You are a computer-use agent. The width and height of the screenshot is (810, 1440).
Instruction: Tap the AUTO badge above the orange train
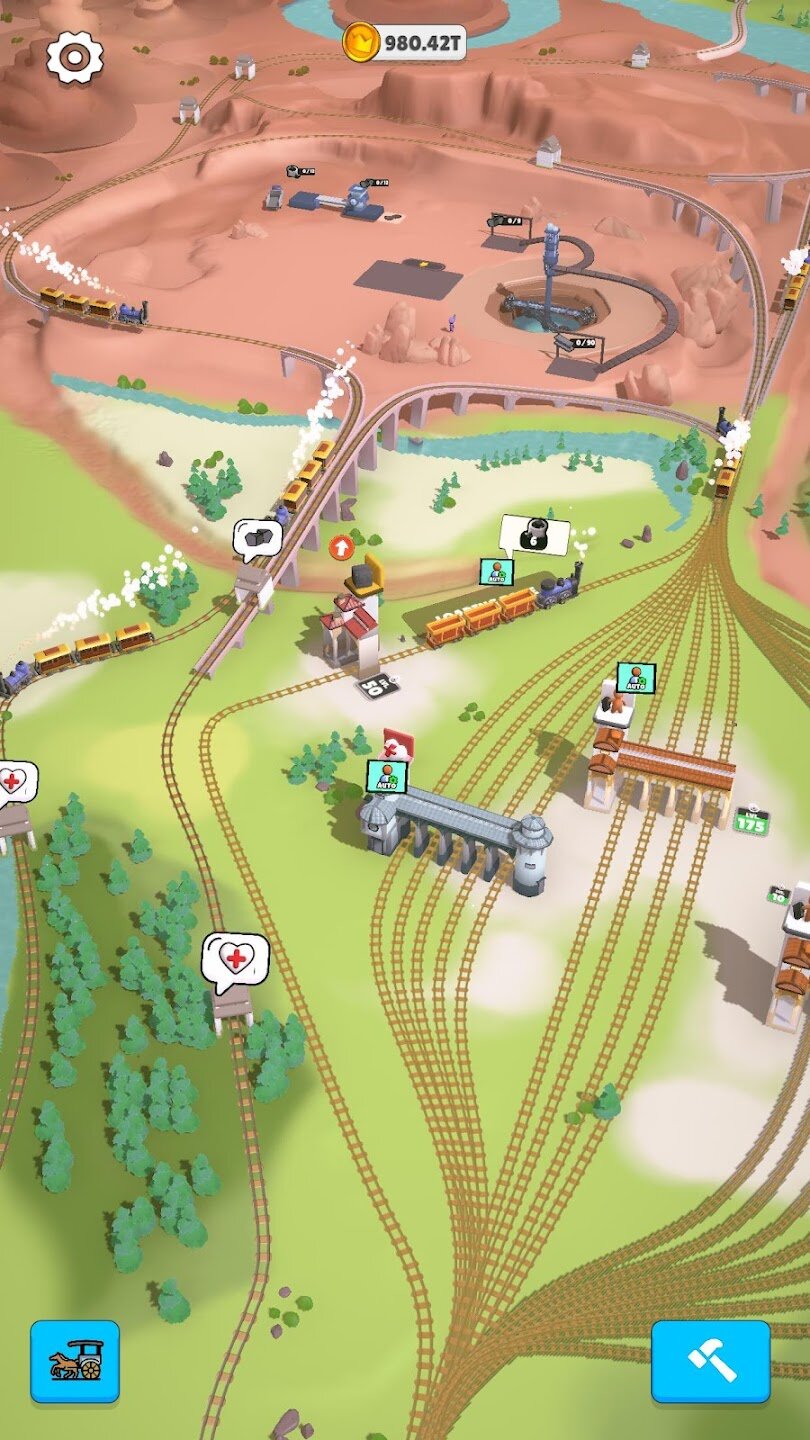pyautogui.click(x=496, y=571)
